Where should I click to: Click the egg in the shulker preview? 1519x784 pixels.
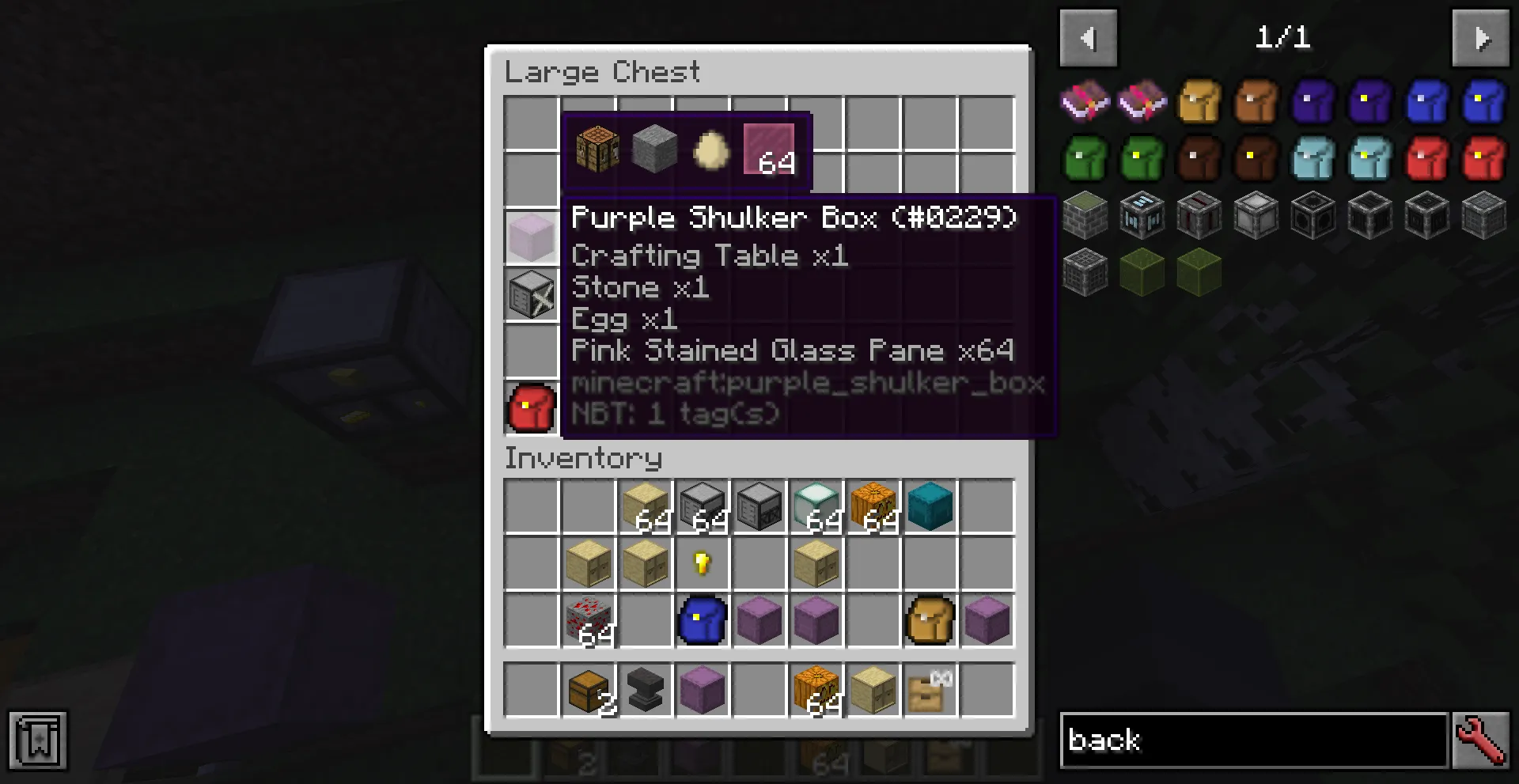tap(710, 150)
